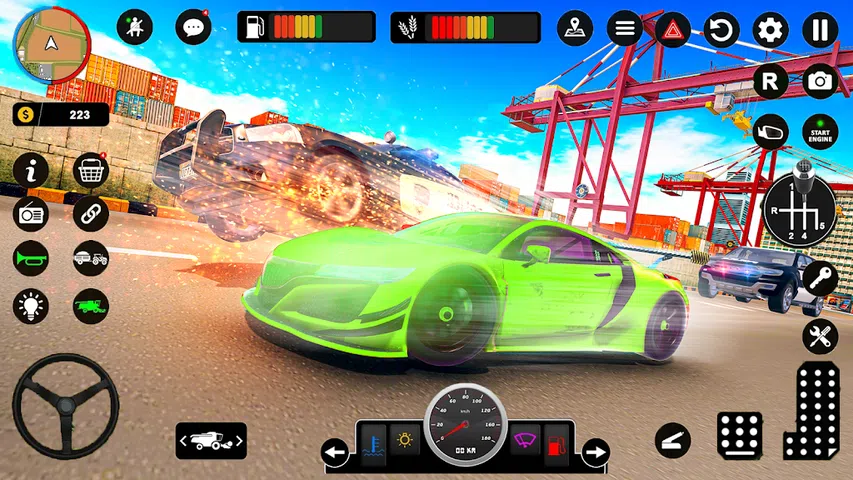This screenshot has height=480, width=853.
Task: Click the circular arrow reset button
Action: tap(721, 29)
